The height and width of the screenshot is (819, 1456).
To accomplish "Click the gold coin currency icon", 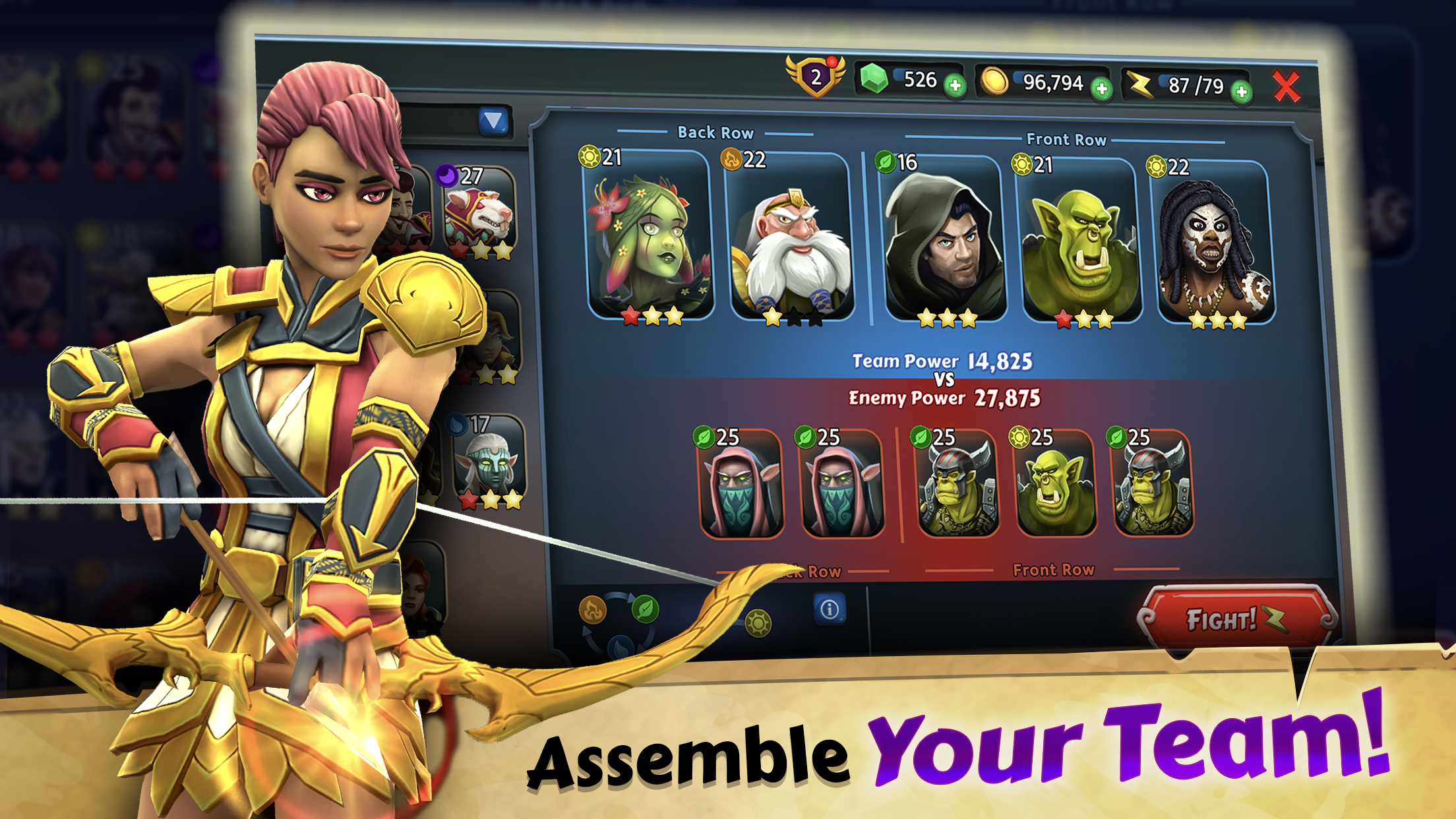I will coord(994,80).
